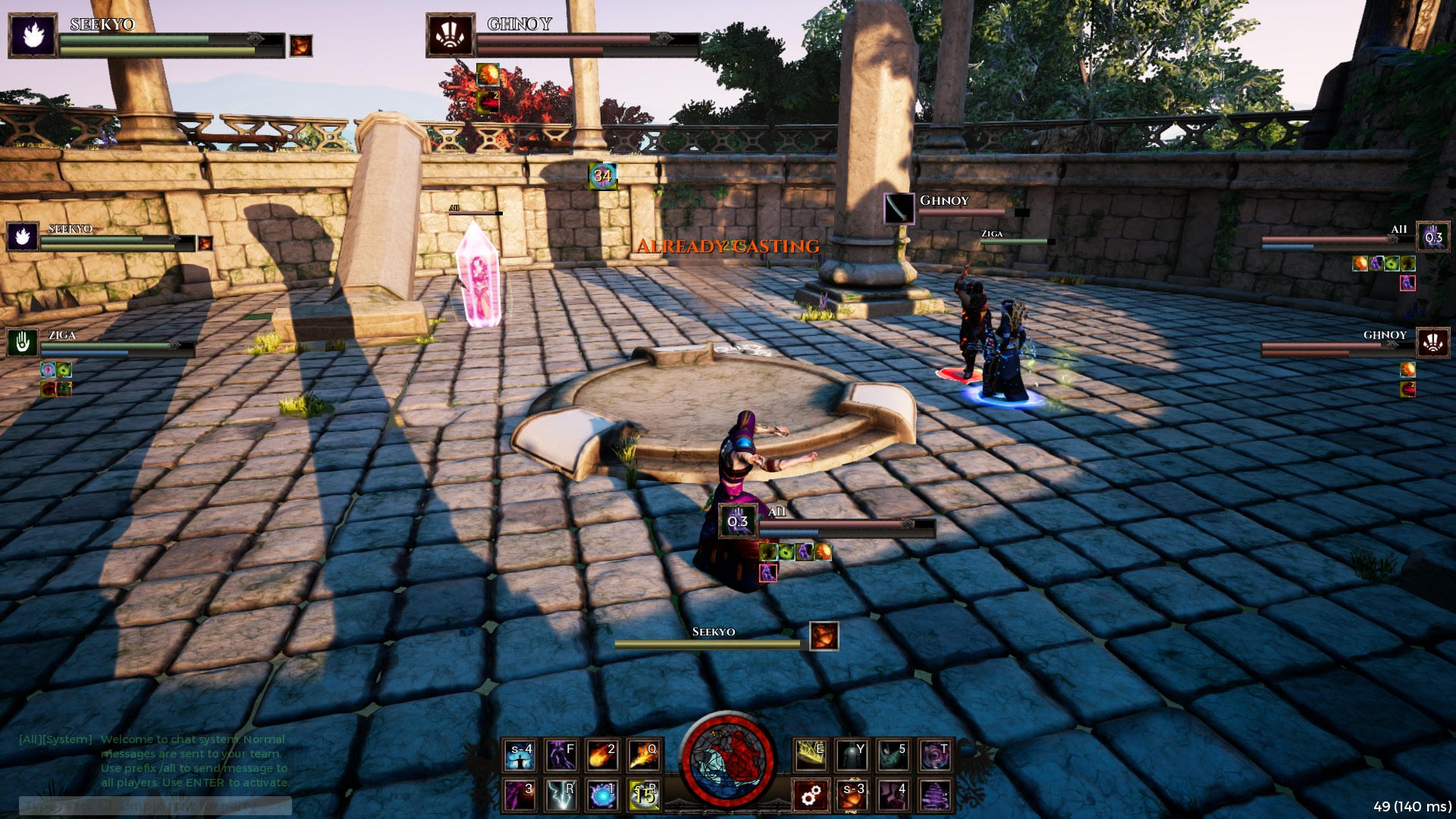This screenshot has height=819, width=1456.
Task: Click the purple sorceress ability bound to F
Action: tap(563, 754)
